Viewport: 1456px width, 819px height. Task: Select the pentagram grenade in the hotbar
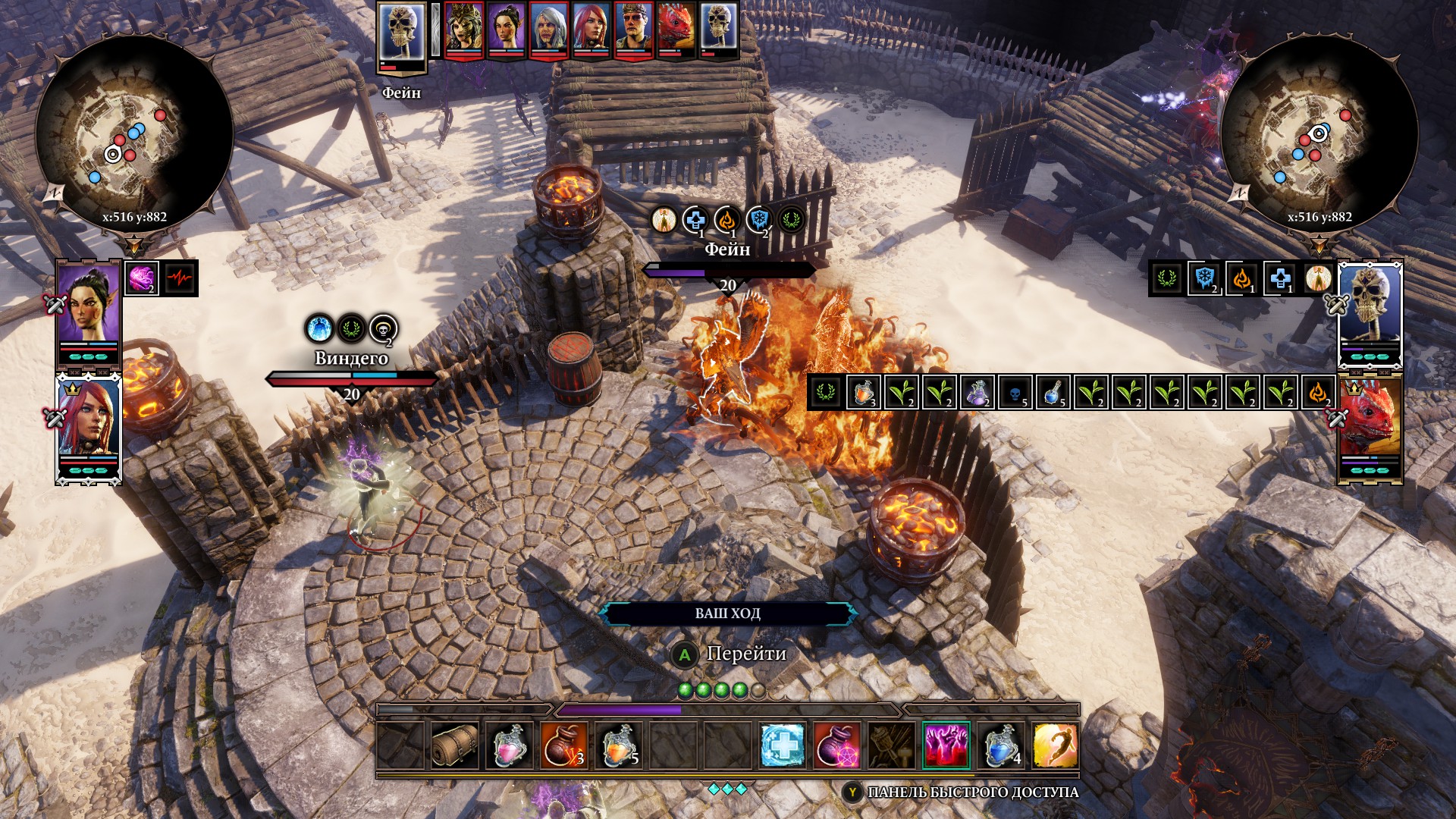click(837, 745)
